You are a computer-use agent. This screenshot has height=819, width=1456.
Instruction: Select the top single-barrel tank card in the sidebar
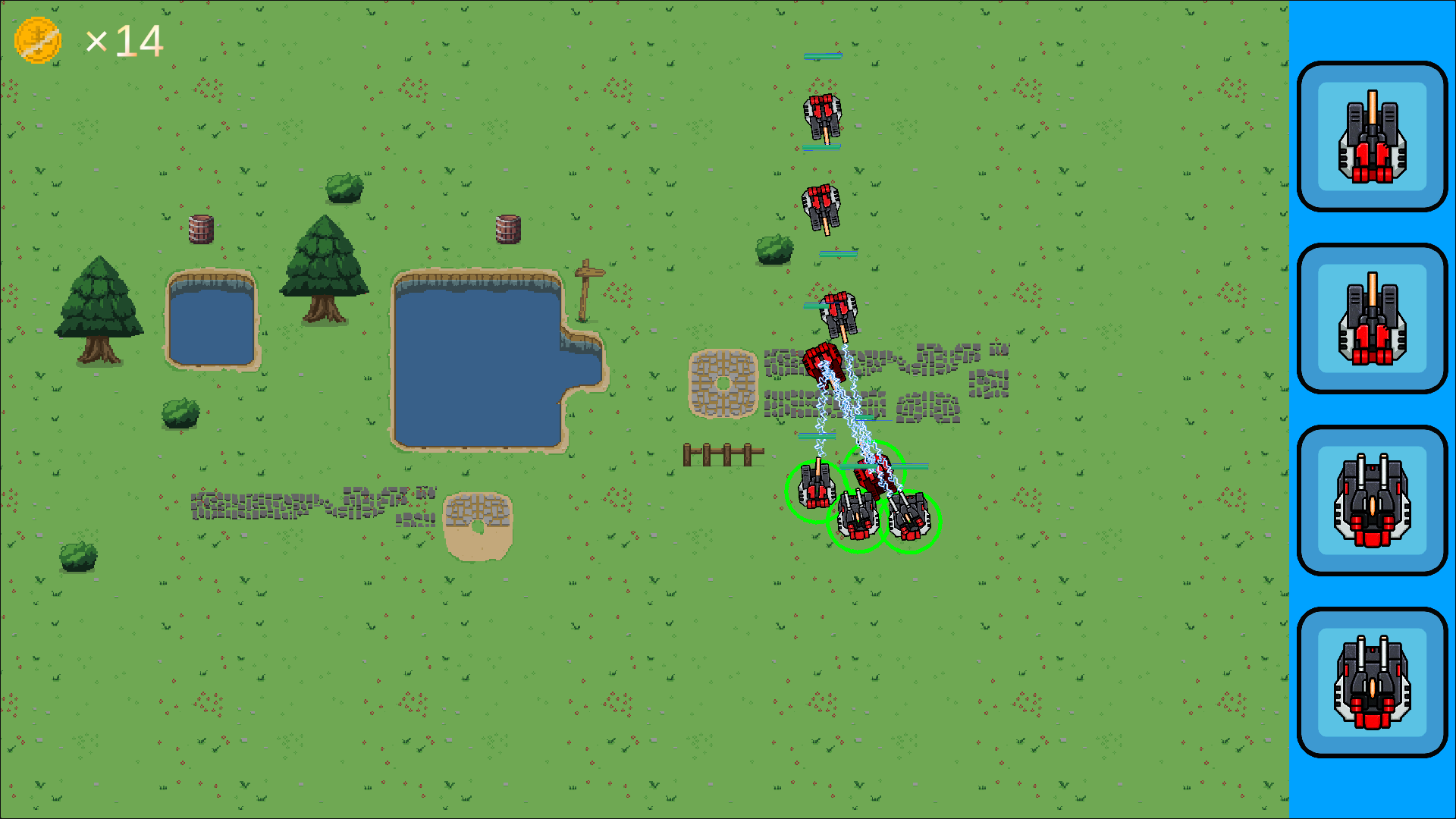[x=1371, y=137]
